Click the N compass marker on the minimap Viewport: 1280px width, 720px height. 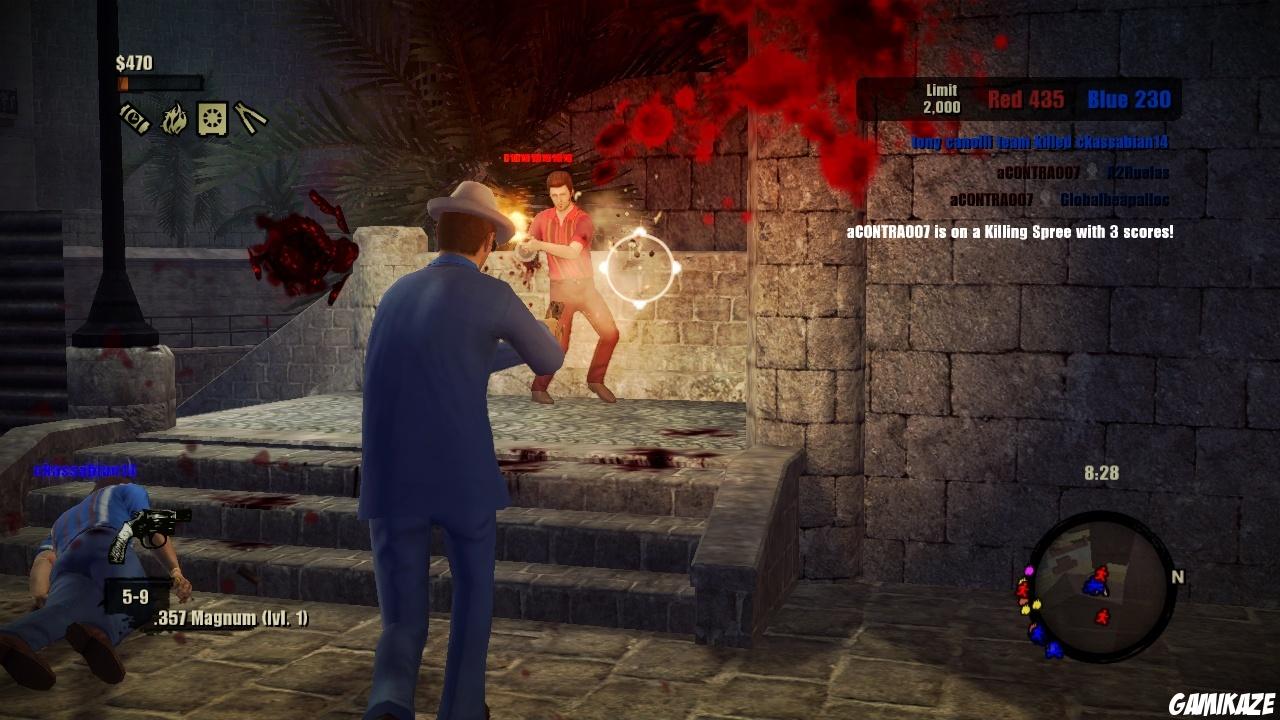[x=1178, y=577]
